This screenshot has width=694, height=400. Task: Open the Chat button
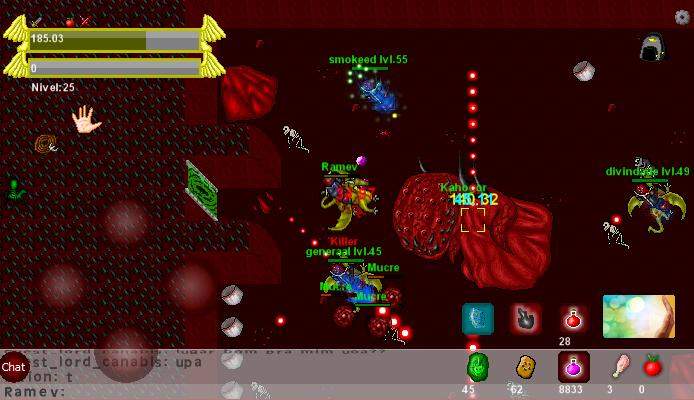14,367
